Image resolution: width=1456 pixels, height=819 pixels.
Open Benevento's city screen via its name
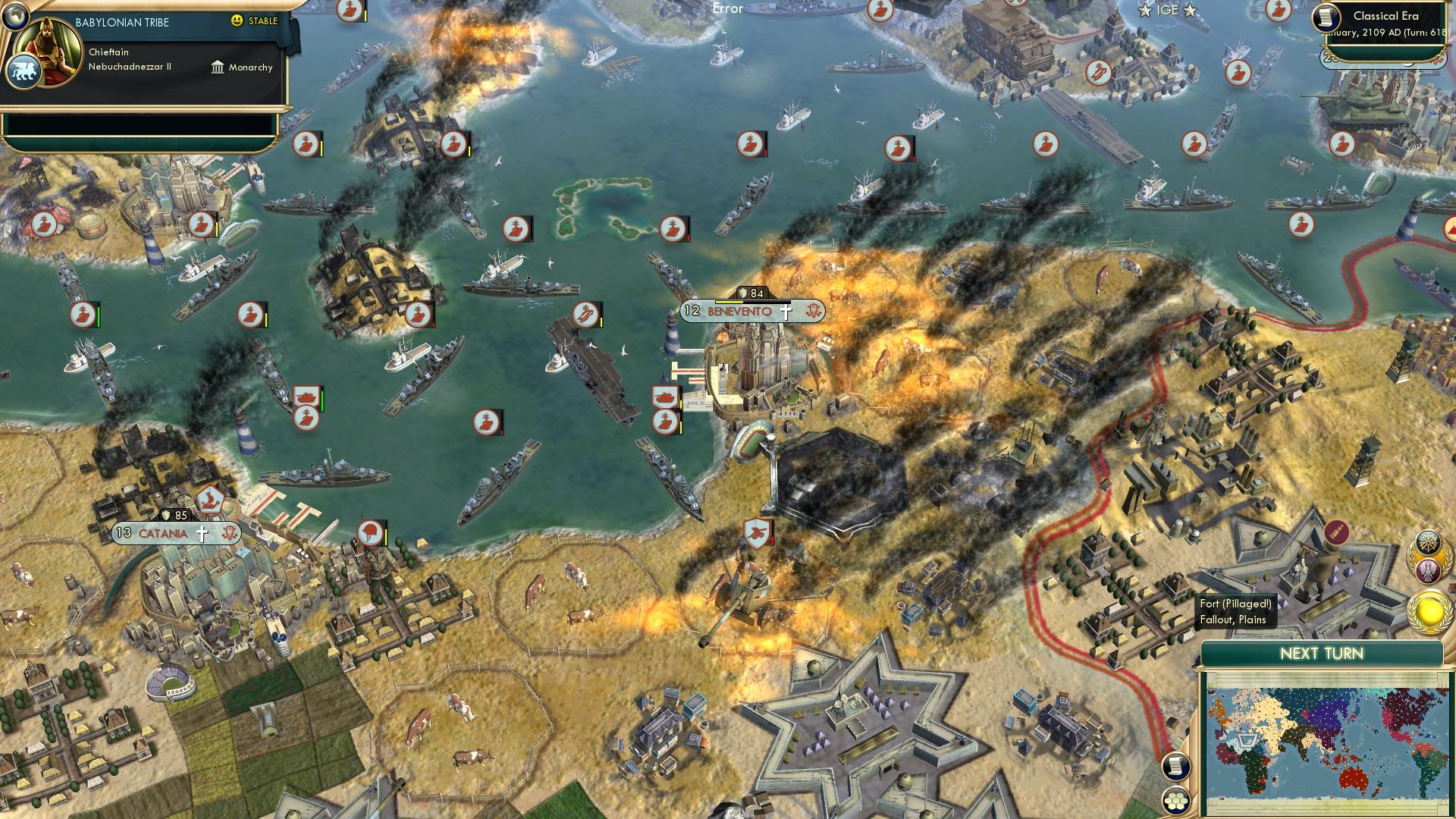click(739, 312)
